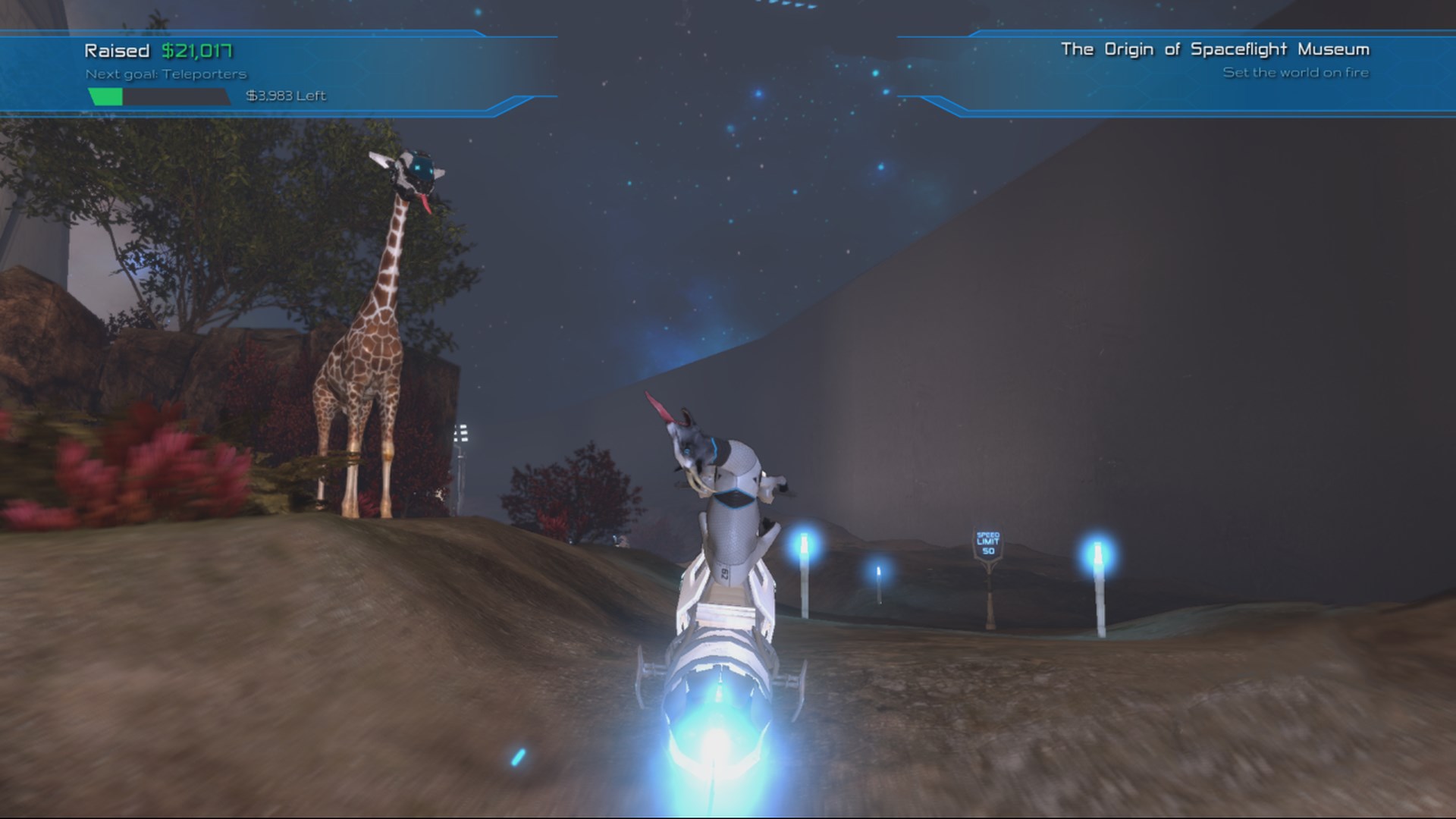Click the Speed Limit 50 sign
This screenshot has height=819, width=1456.
[987, 544]
